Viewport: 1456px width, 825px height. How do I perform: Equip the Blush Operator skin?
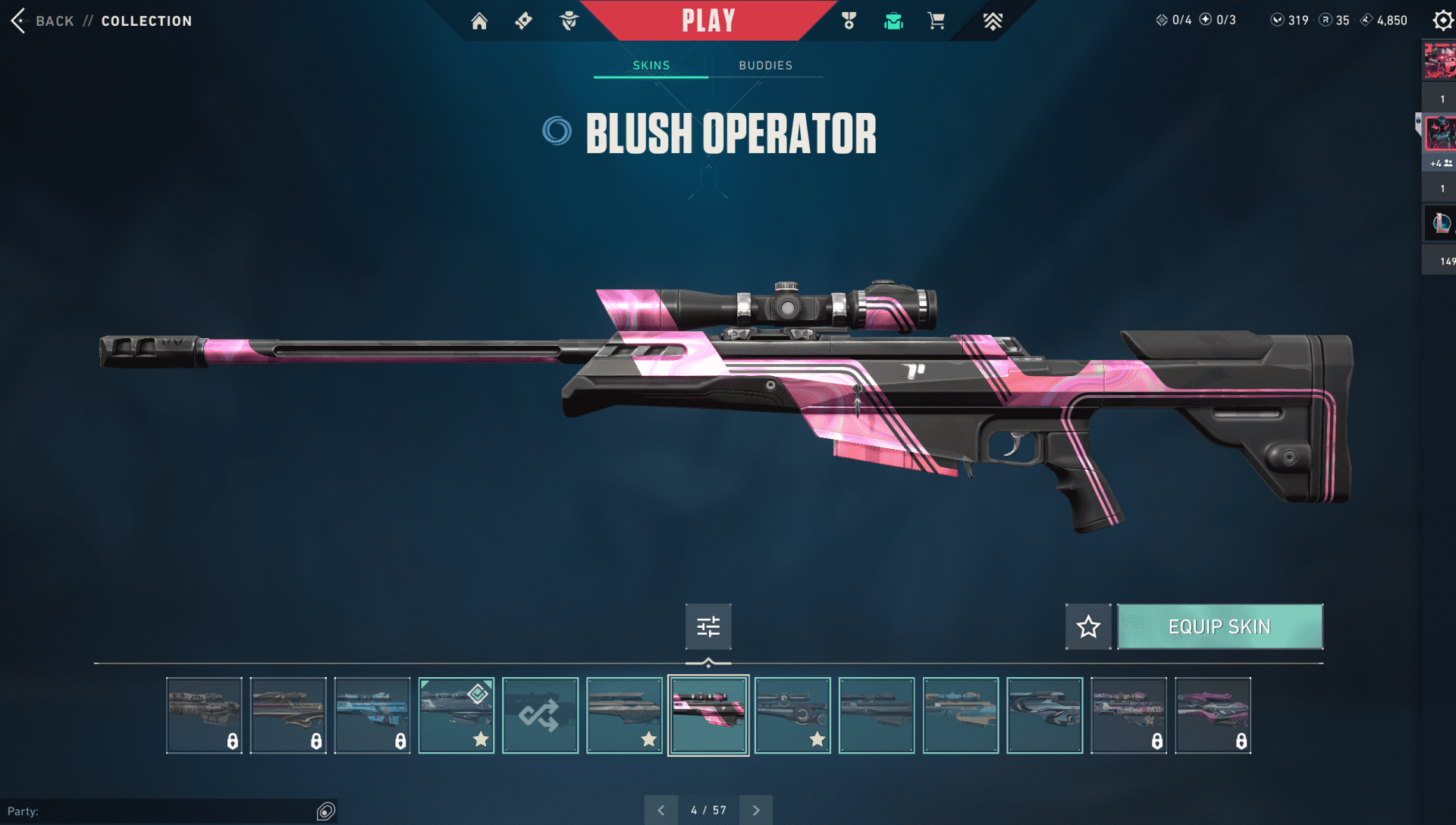(x=1219, y=626)
